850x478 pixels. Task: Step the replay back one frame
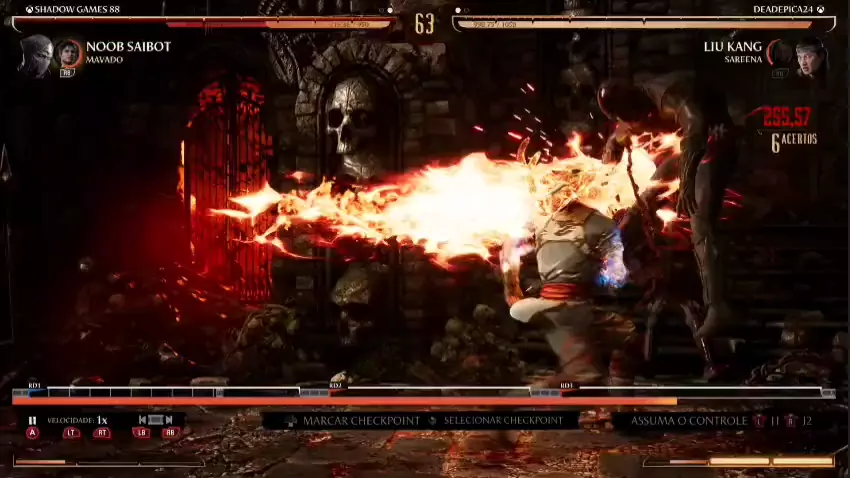[143, 421]
